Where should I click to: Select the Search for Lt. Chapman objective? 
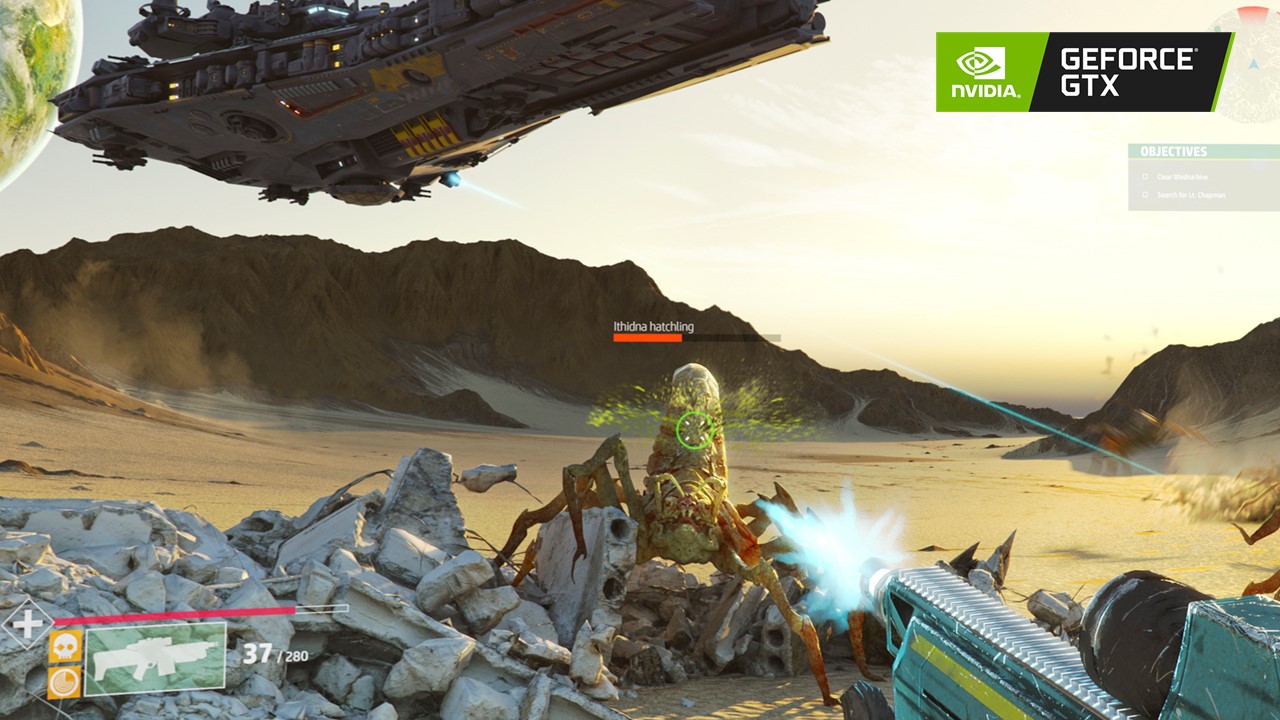pos(1190,195)
